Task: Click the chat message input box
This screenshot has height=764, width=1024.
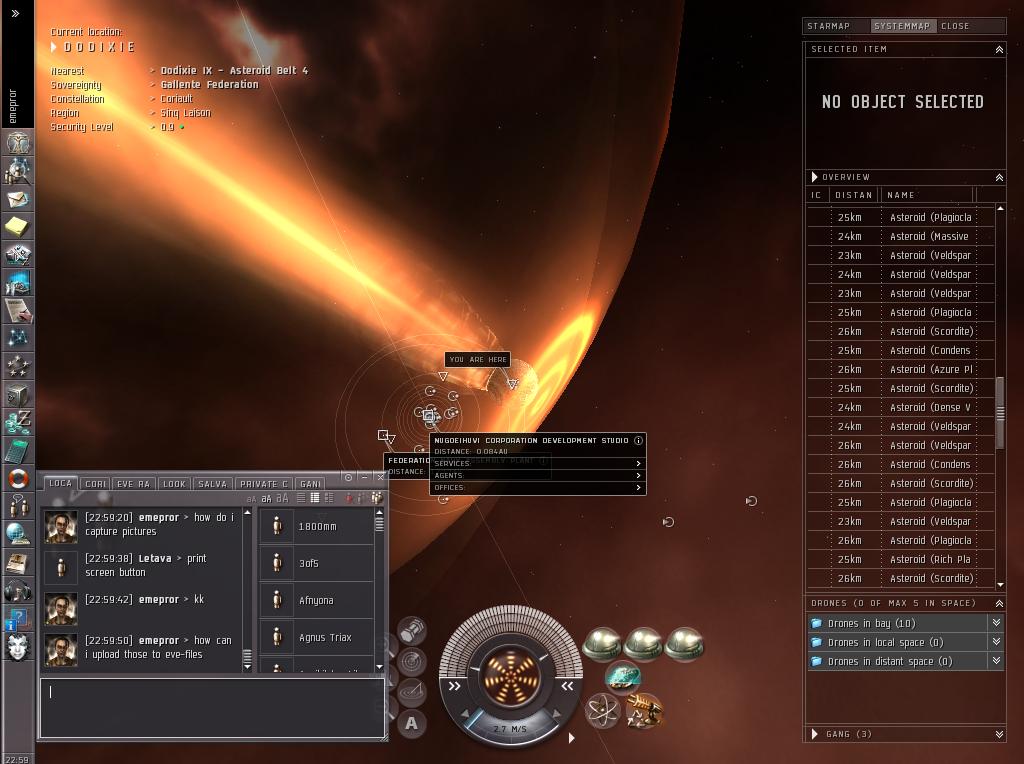Action: point(211,708)
